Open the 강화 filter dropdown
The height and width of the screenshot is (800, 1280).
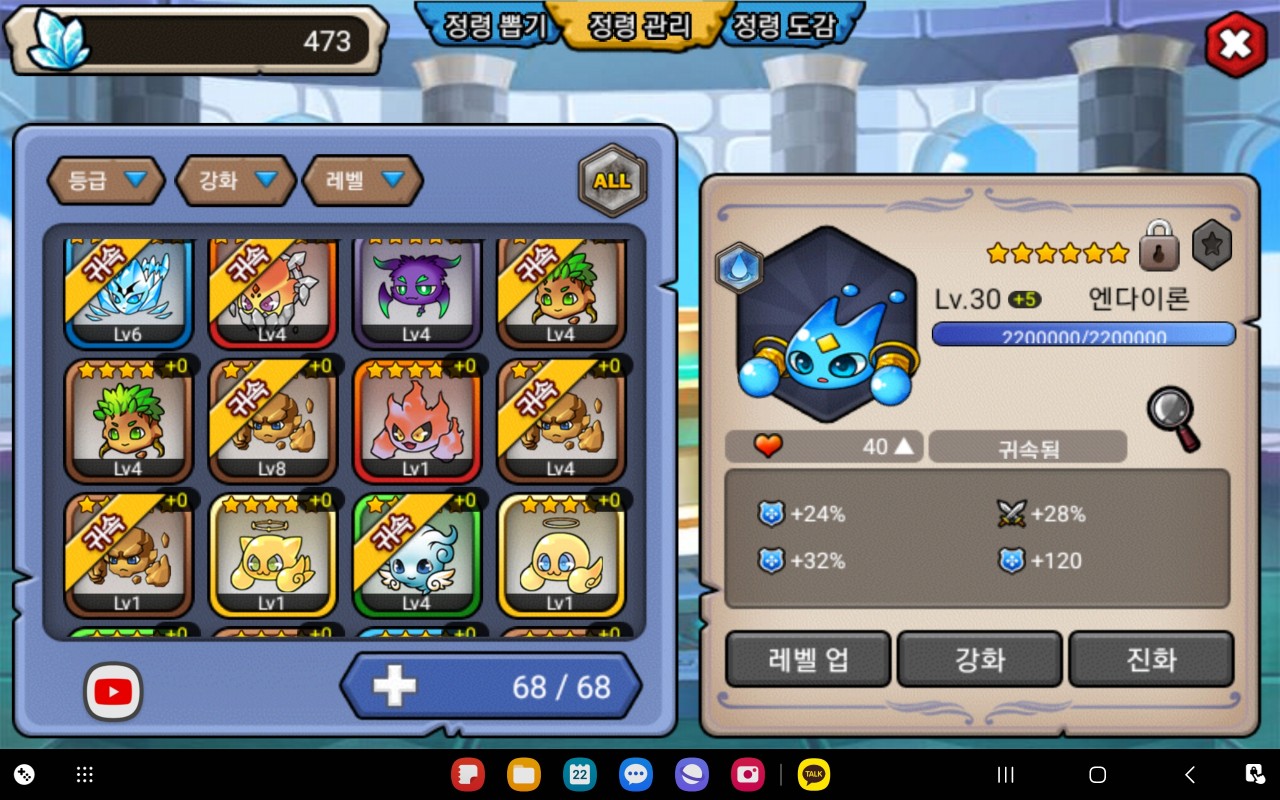[236, 181]
